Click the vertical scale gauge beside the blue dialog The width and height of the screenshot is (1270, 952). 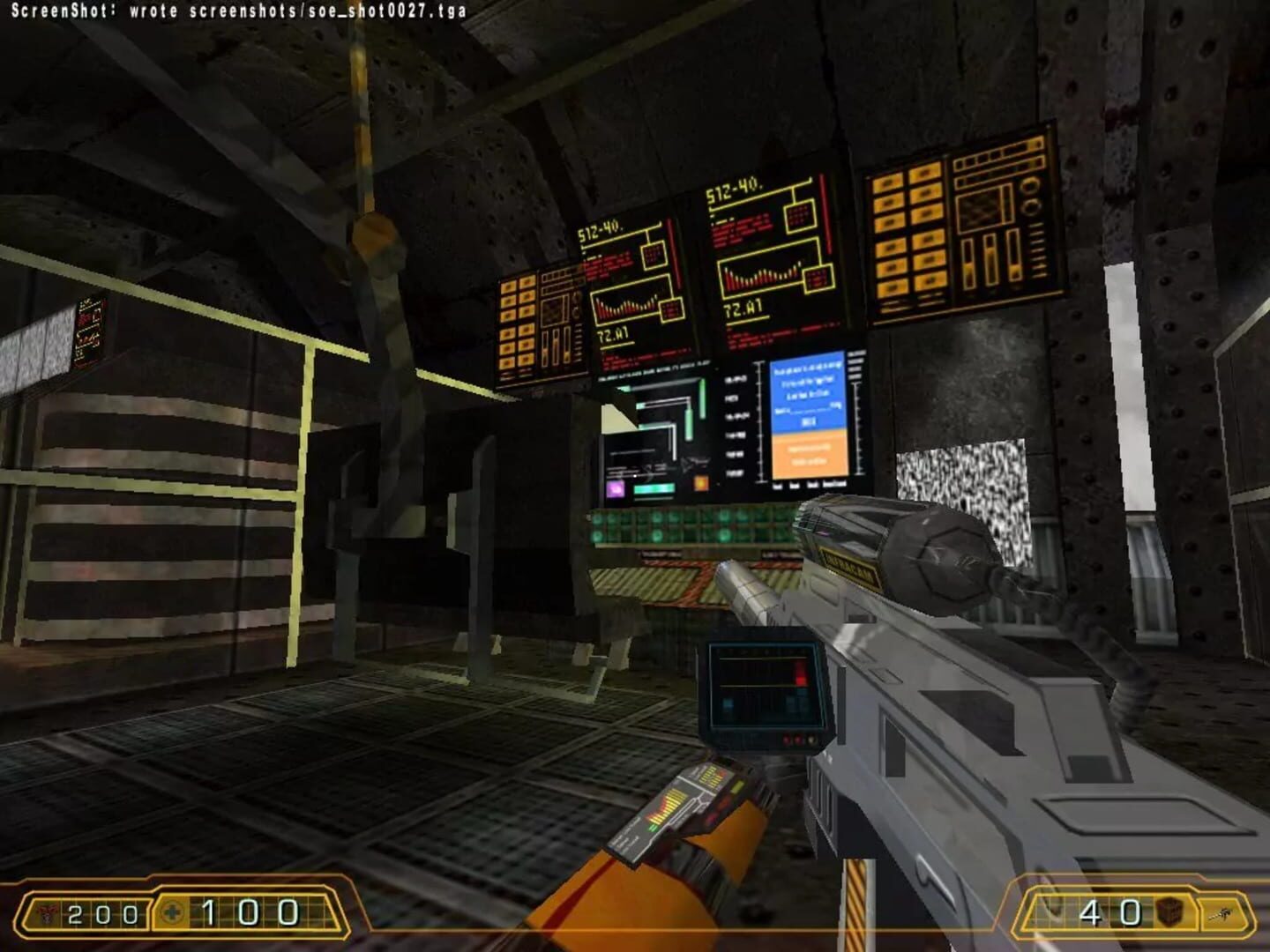click(x=759, y=418)
